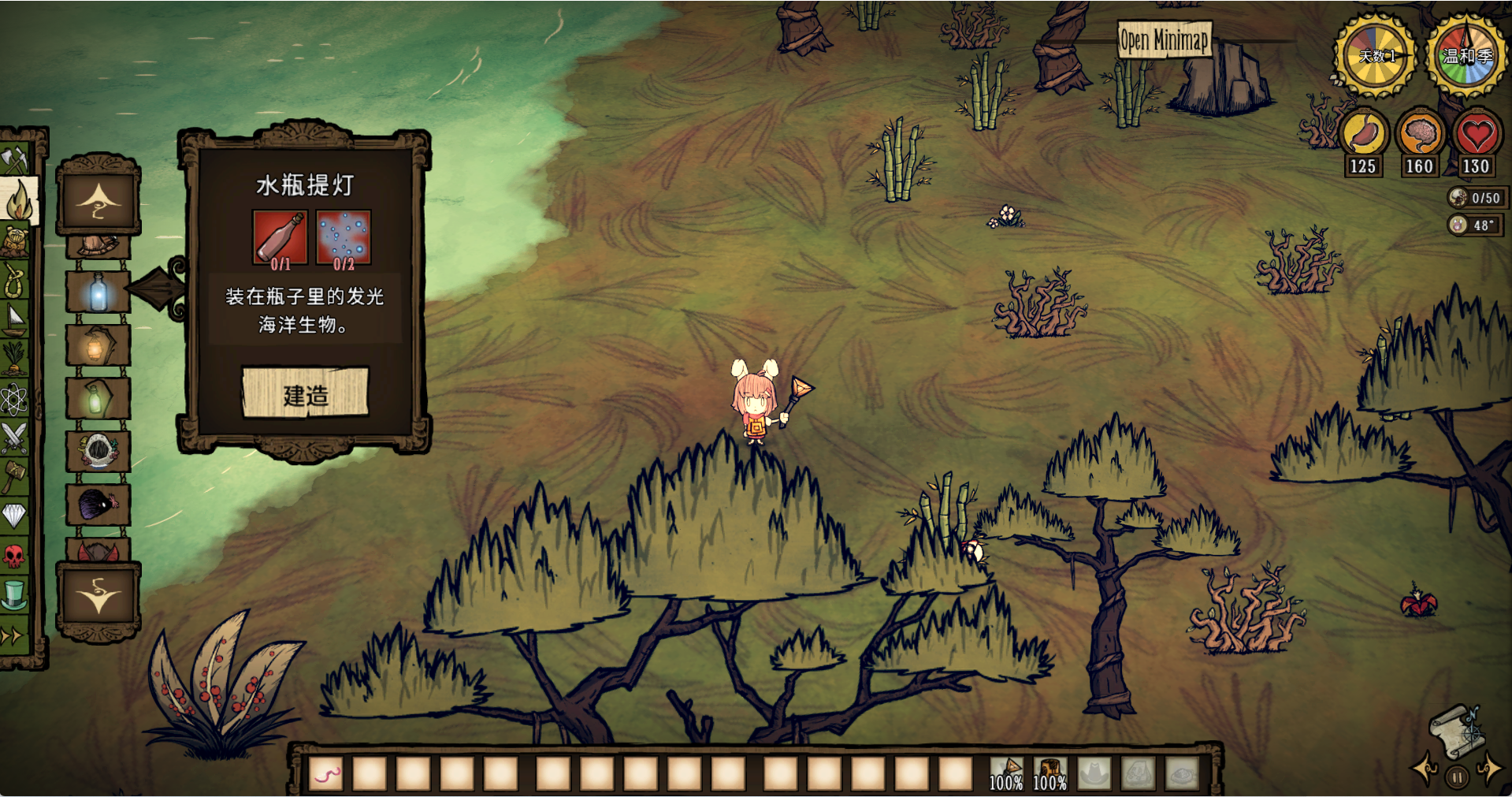Click the 建造 build button
Image resolution: width=1512 pixels, height=797 pixels.
coord(305,393)
